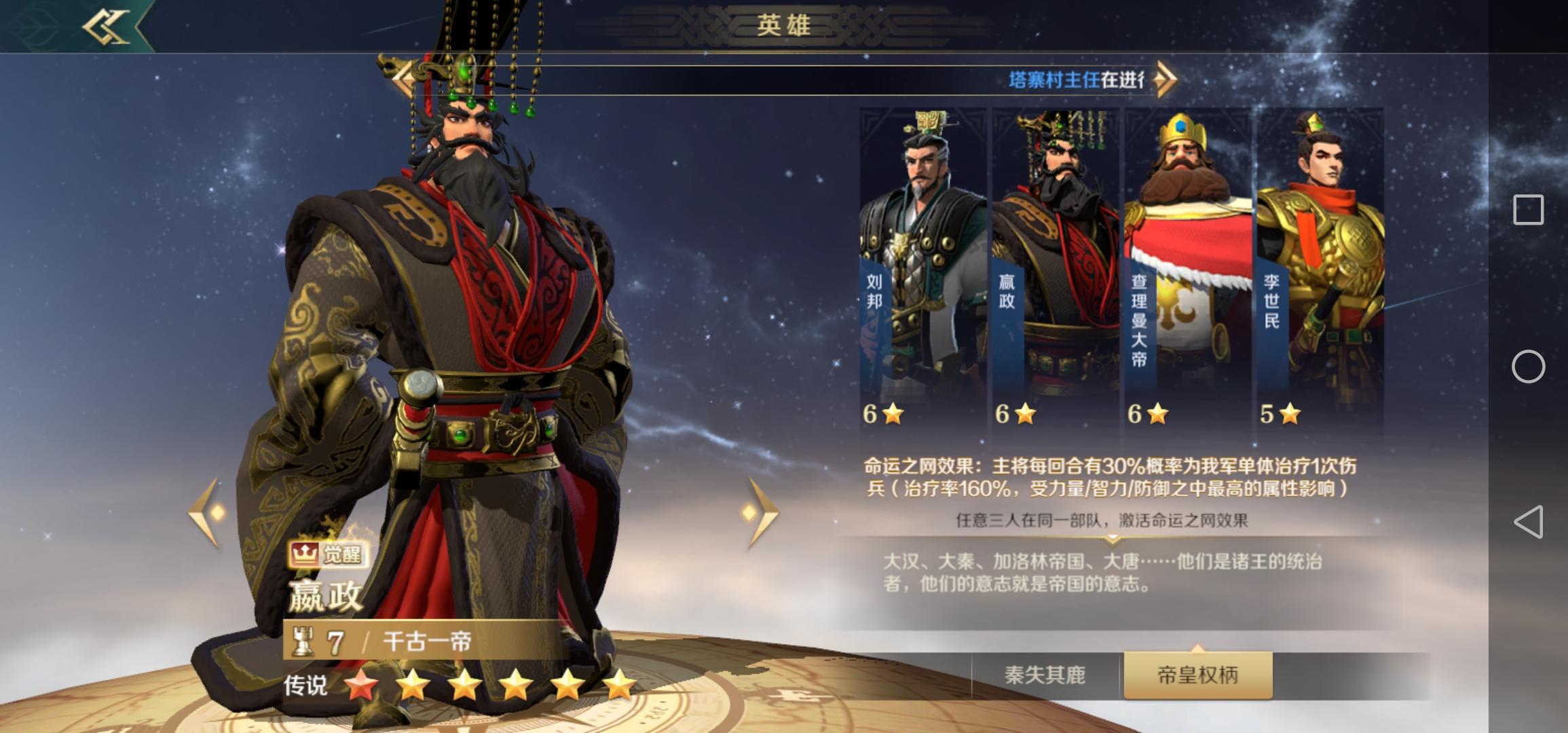Switch to the 秦失其鹿 tab

click(x=1045, y=675)
